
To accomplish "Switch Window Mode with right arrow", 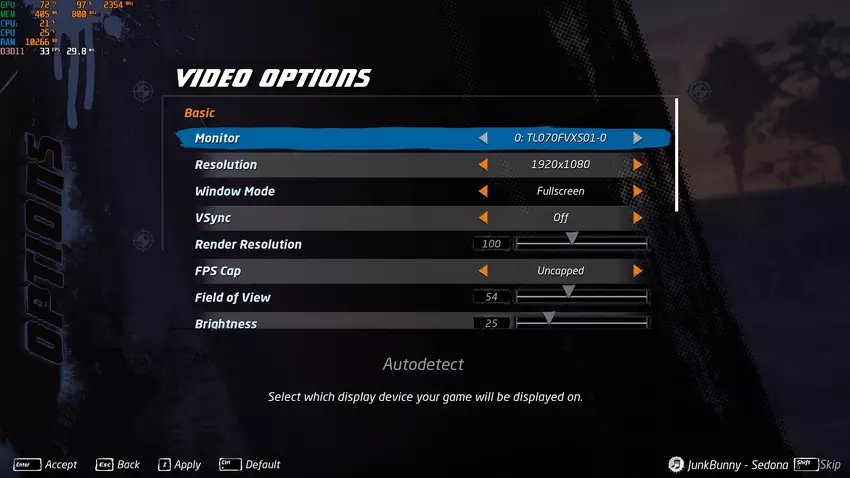I will (638, 191).
